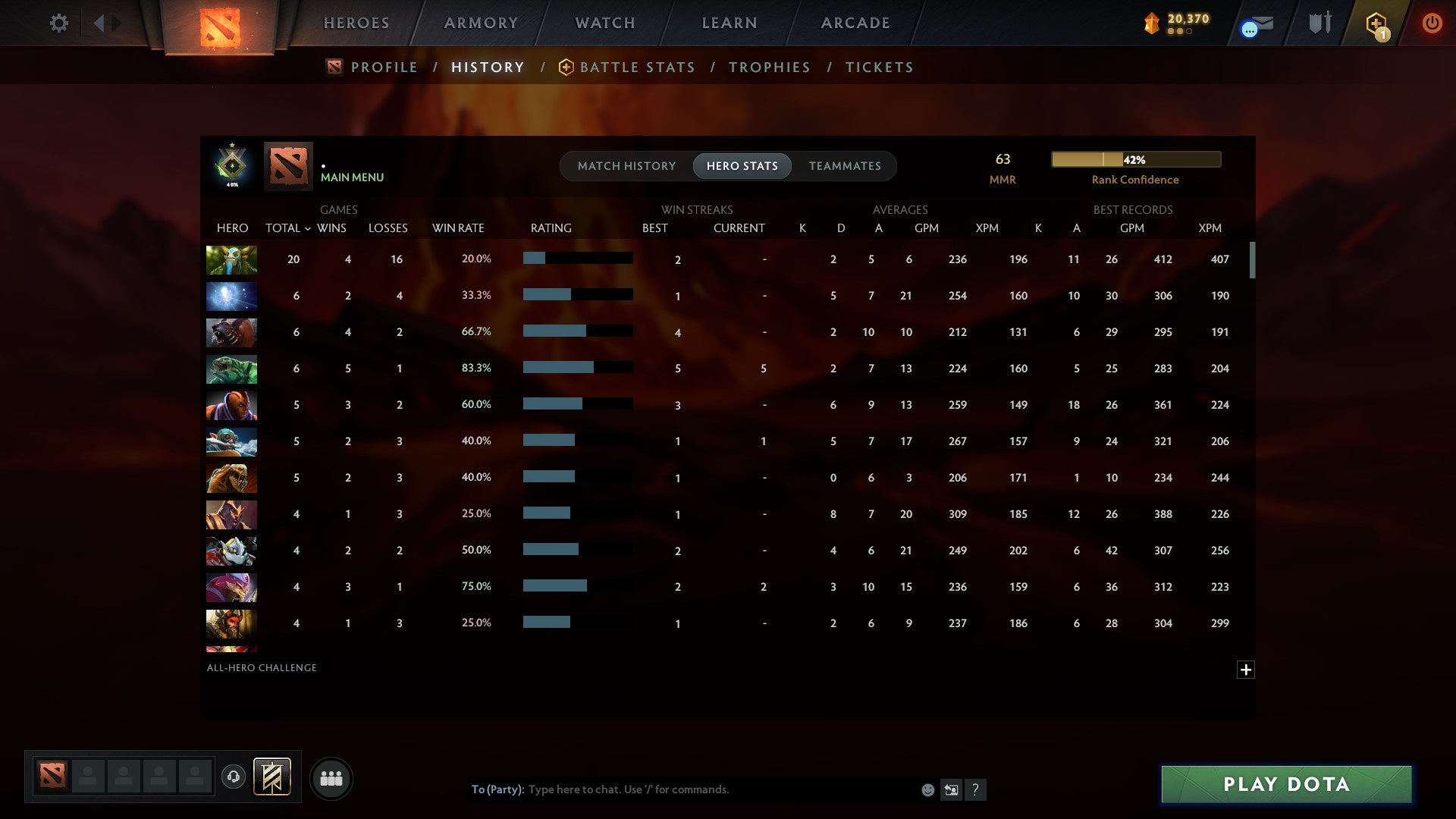The image size is (1456, 819).
Task: Click the Rank Confidence progress bar
Action: (x=1135, y=159)
